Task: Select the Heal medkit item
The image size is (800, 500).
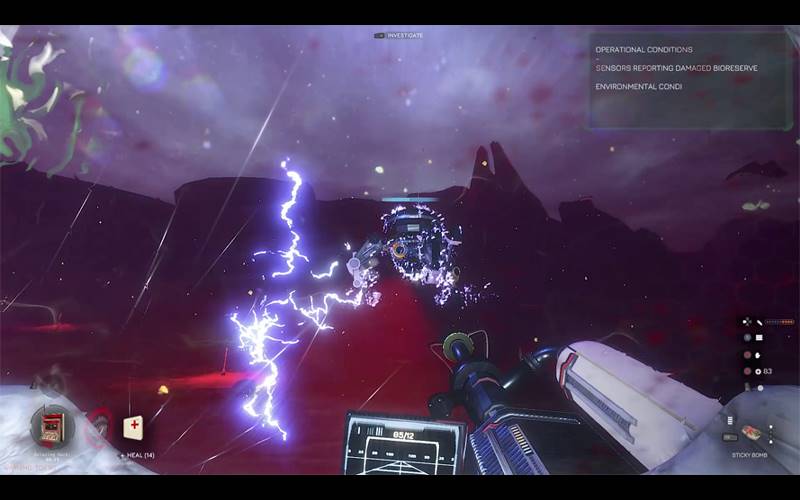Action: (133, 428)
